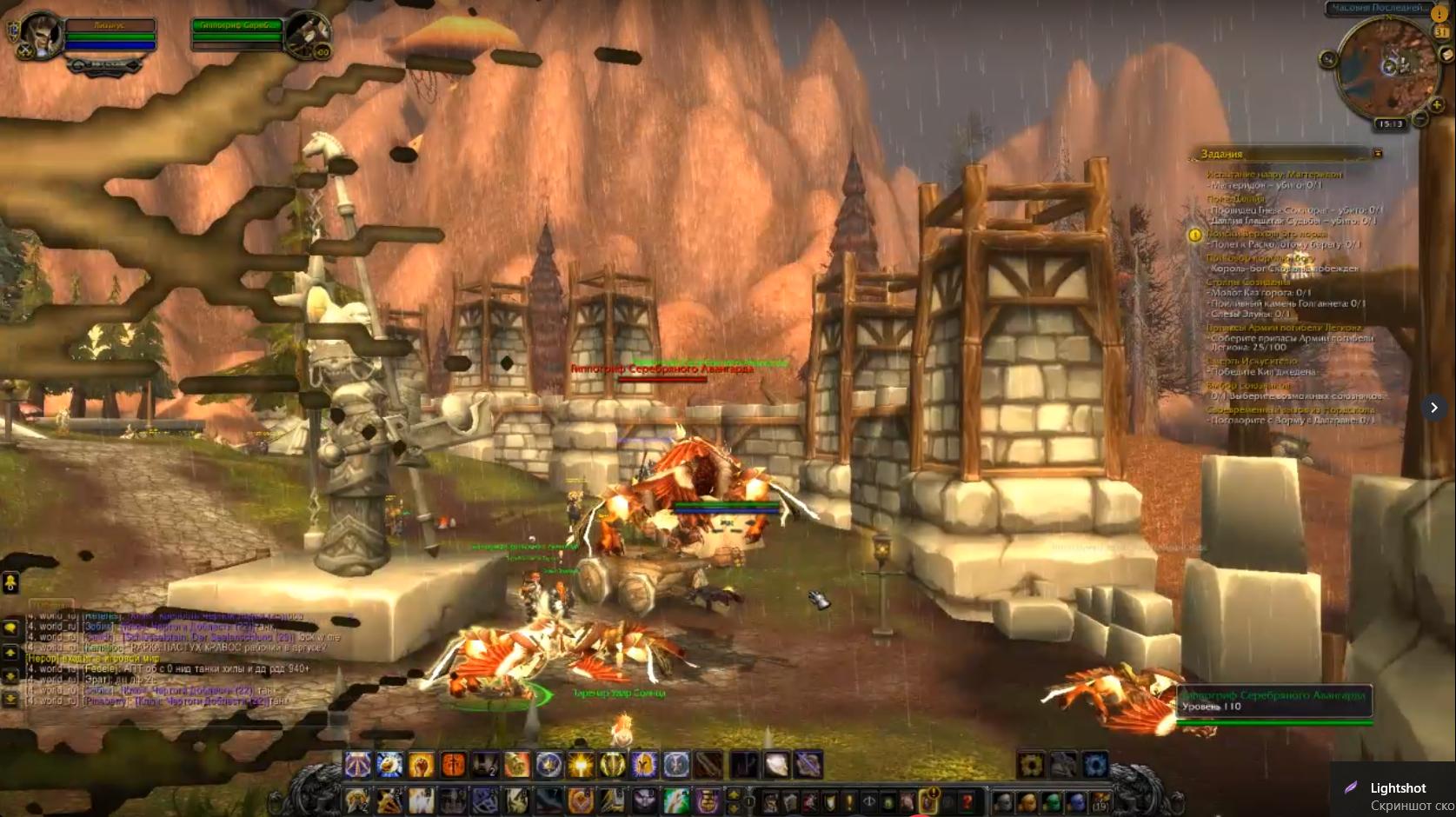1456x817 pixels.
Task: Zoom out the minimap with minus button
Action: tap(1419, 118)
